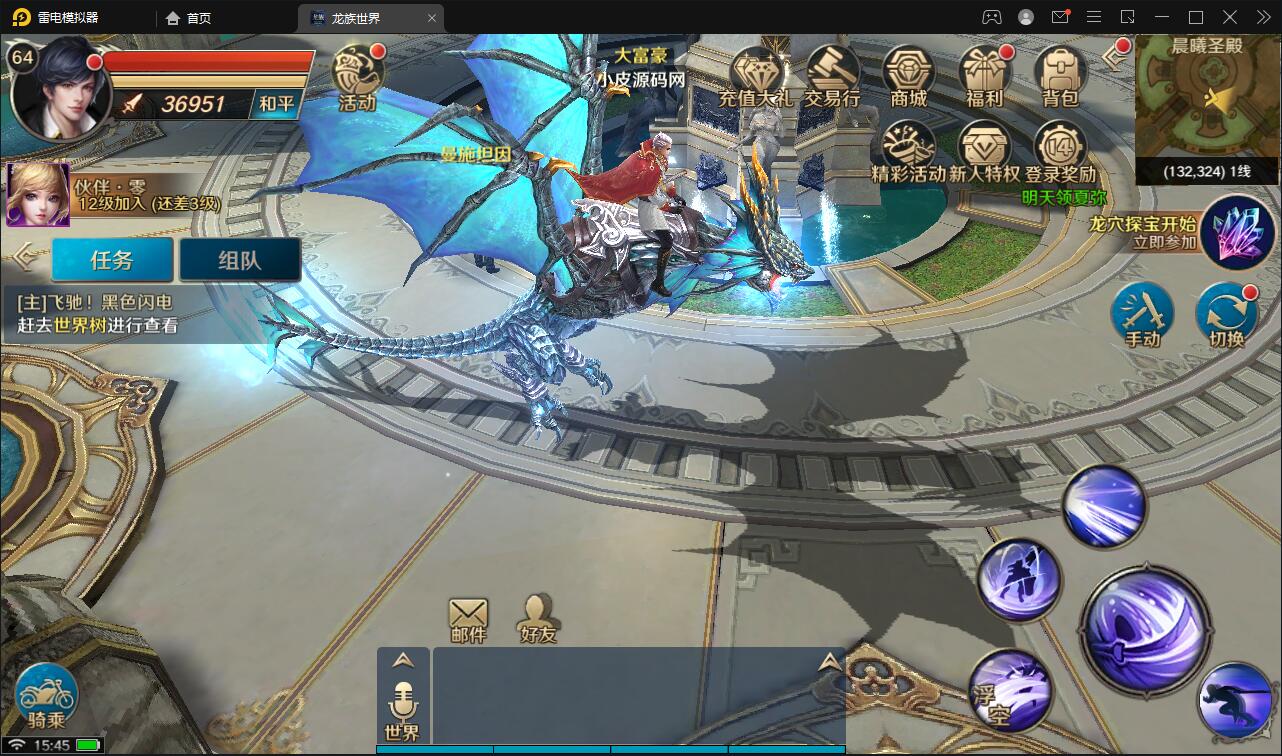This screenshot has height=756, width=1282.
Task: Toggle the 骑乘 mount button
Action: click(46, 697)
